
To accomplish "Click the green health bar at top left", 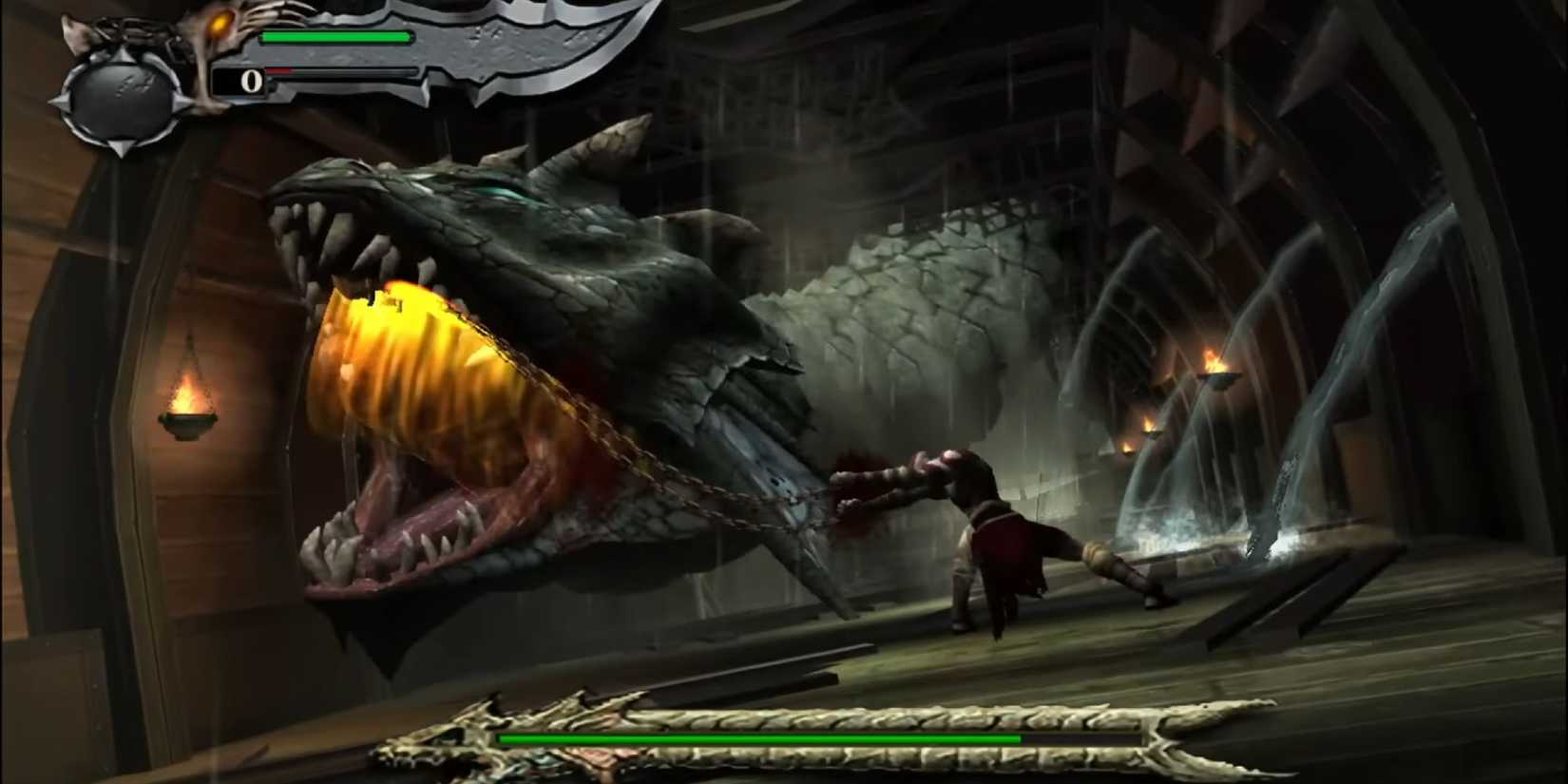I will point(337,36).
